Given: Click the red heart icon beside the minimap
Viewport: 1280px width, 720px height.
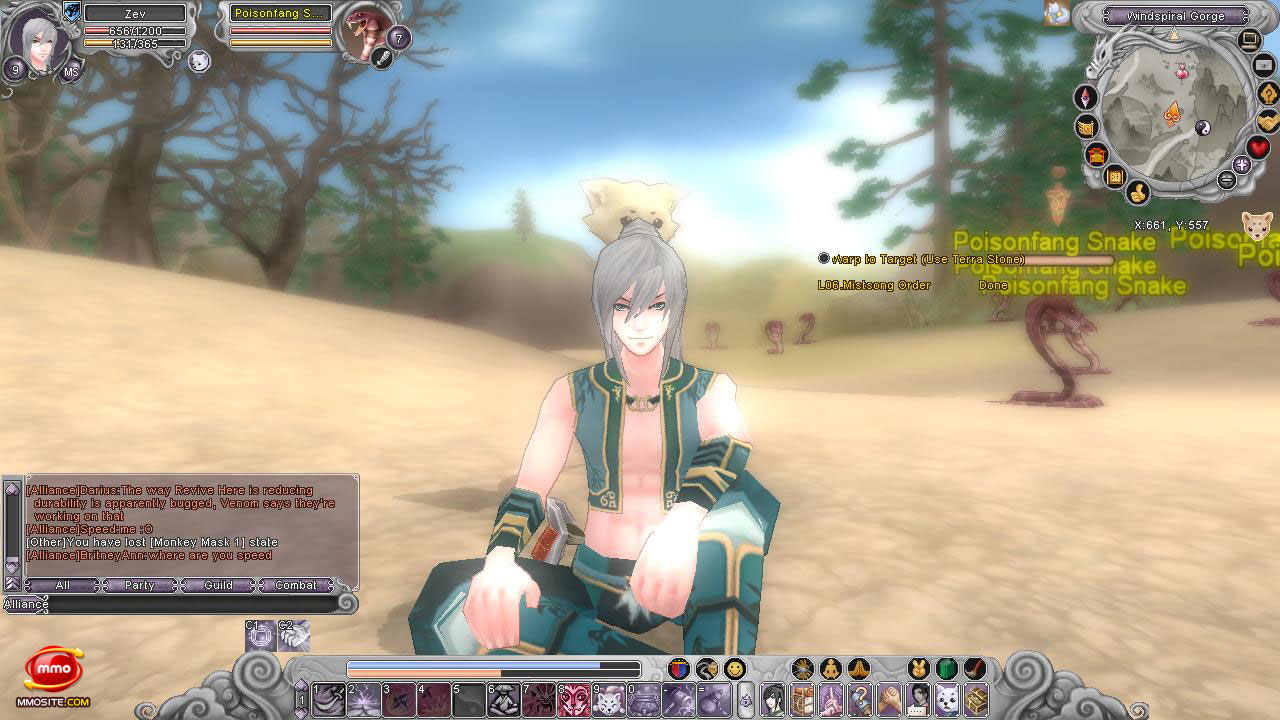Looking at the screenshot, I should point(1258,148).
